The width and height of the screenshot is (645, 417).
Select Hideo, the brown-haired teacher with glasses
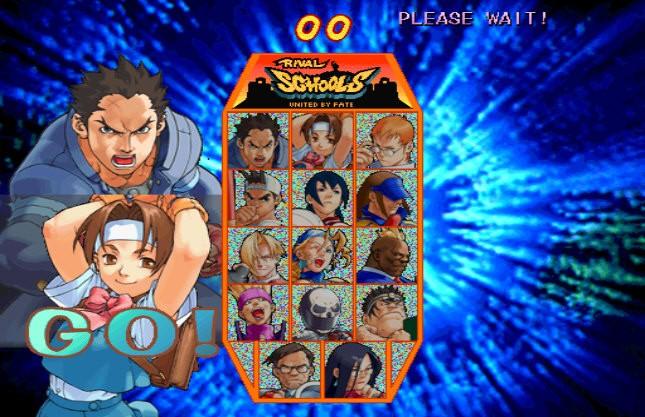pyautogui.click(x=290, y=367)
